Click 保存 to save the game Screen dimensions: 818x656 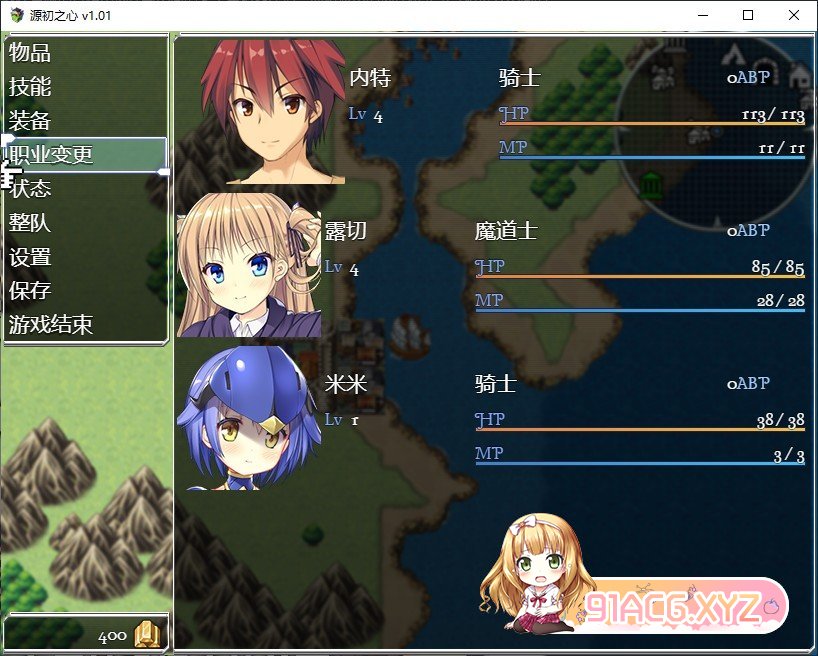(31, 291)
